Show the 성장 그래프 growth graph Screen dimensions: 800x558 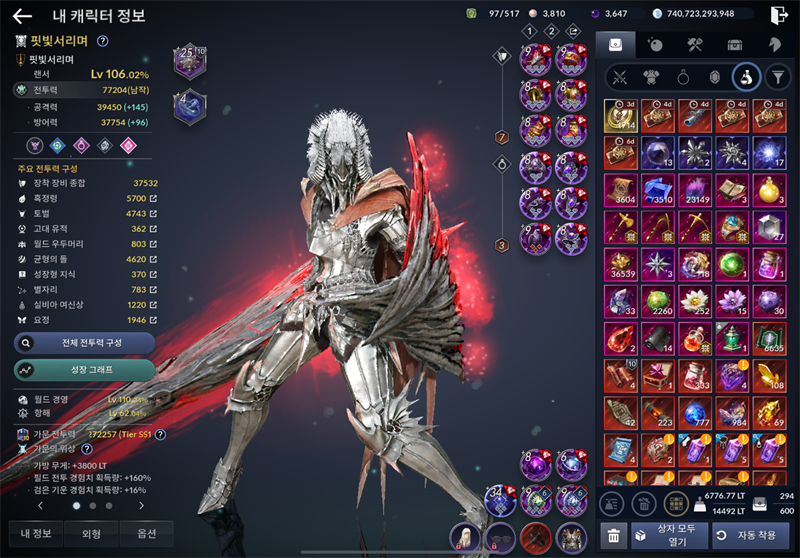click(x=84, y=370)
